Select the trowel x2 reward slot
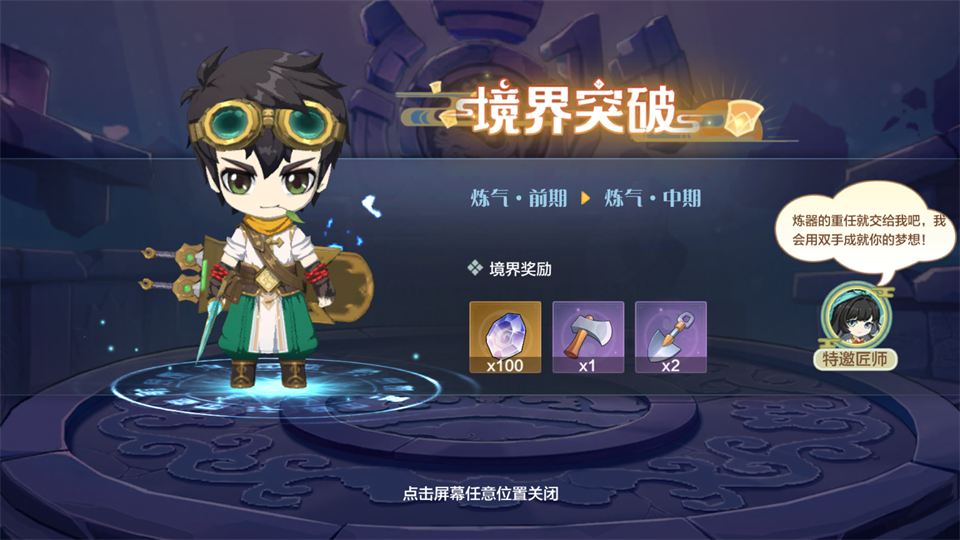This screenshot has height=540, width=960. [670, 337]
